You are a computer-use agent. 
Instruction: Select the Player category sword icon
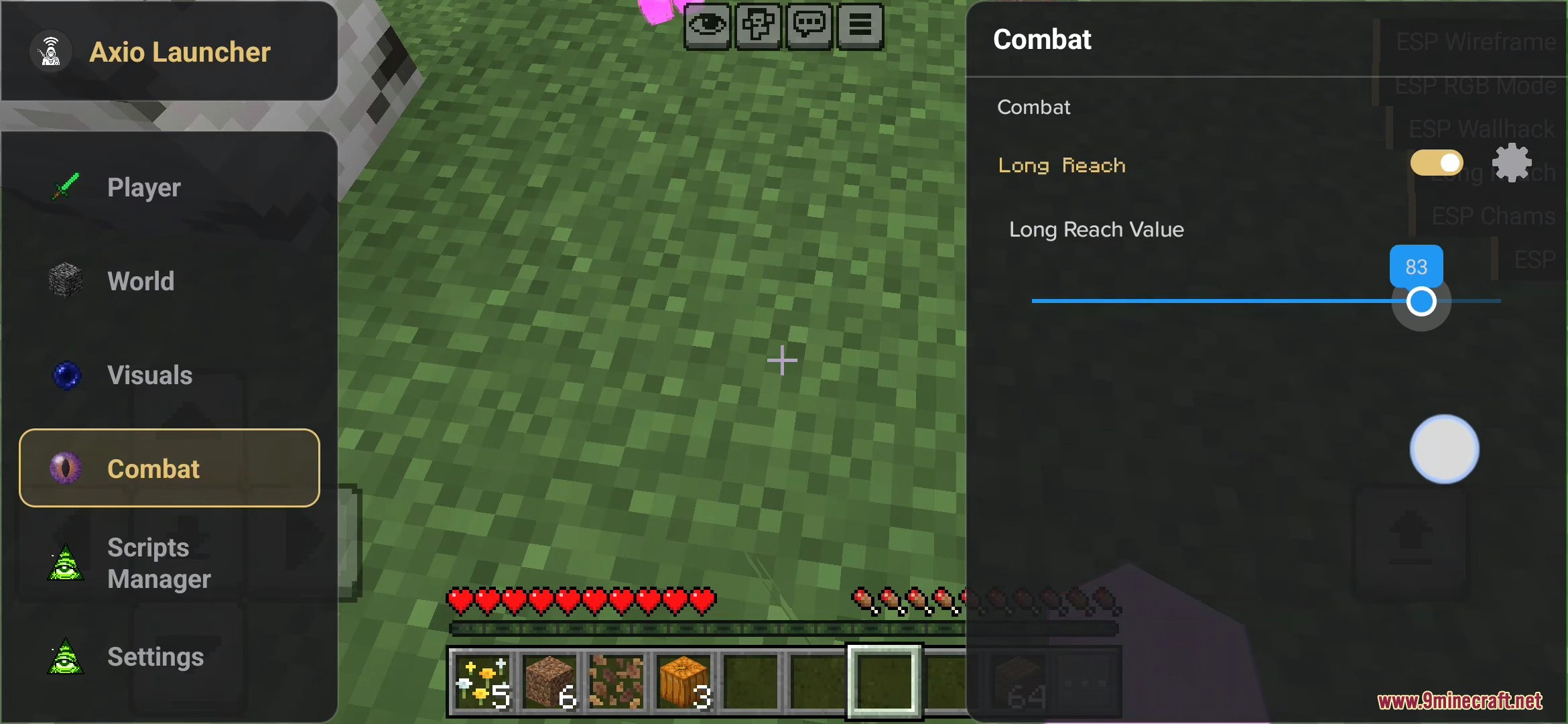tap(65, 187)
